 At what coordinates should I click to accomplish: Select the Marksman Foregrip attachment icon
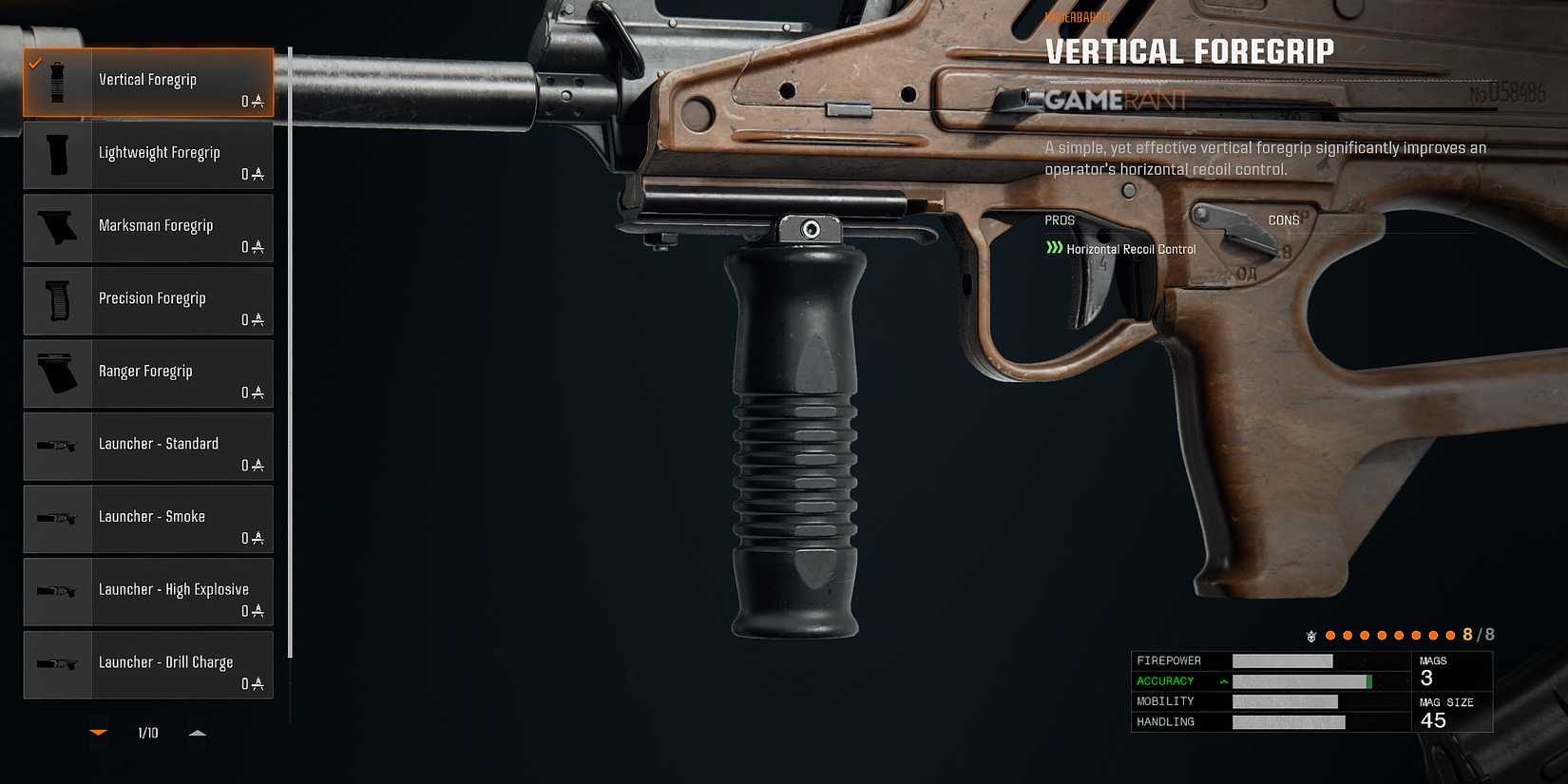click(57, 227)
